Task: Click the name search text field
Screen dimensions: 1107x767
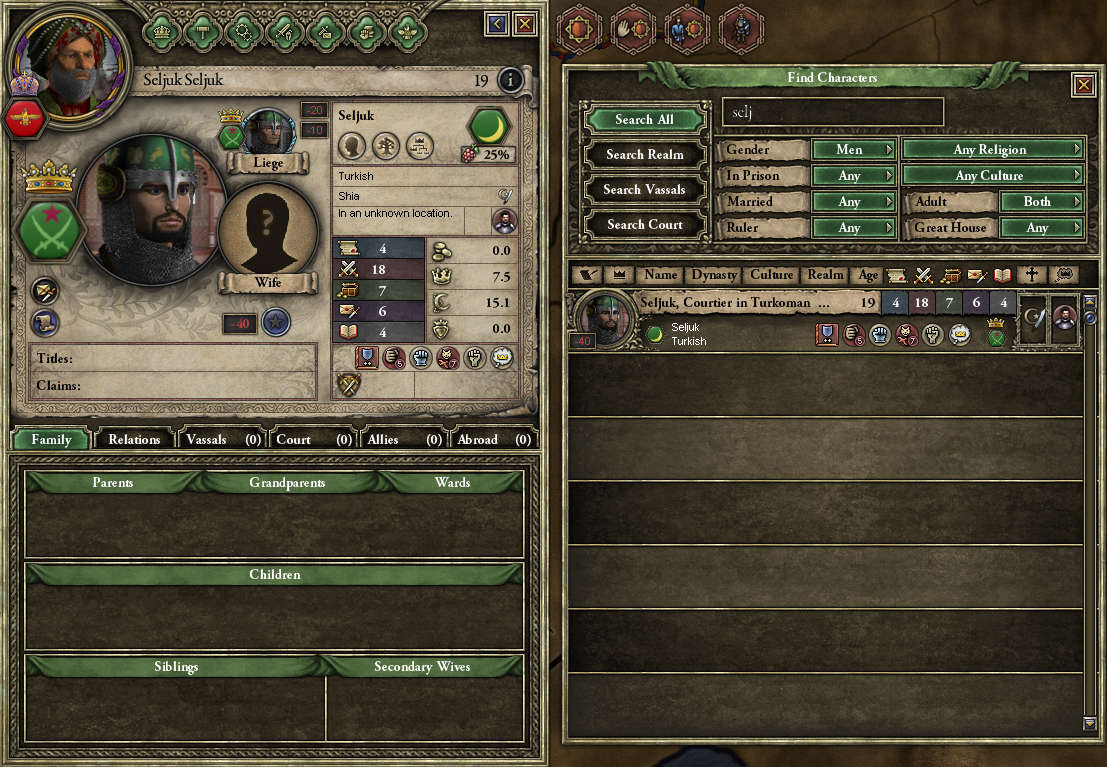Action: 832,112
